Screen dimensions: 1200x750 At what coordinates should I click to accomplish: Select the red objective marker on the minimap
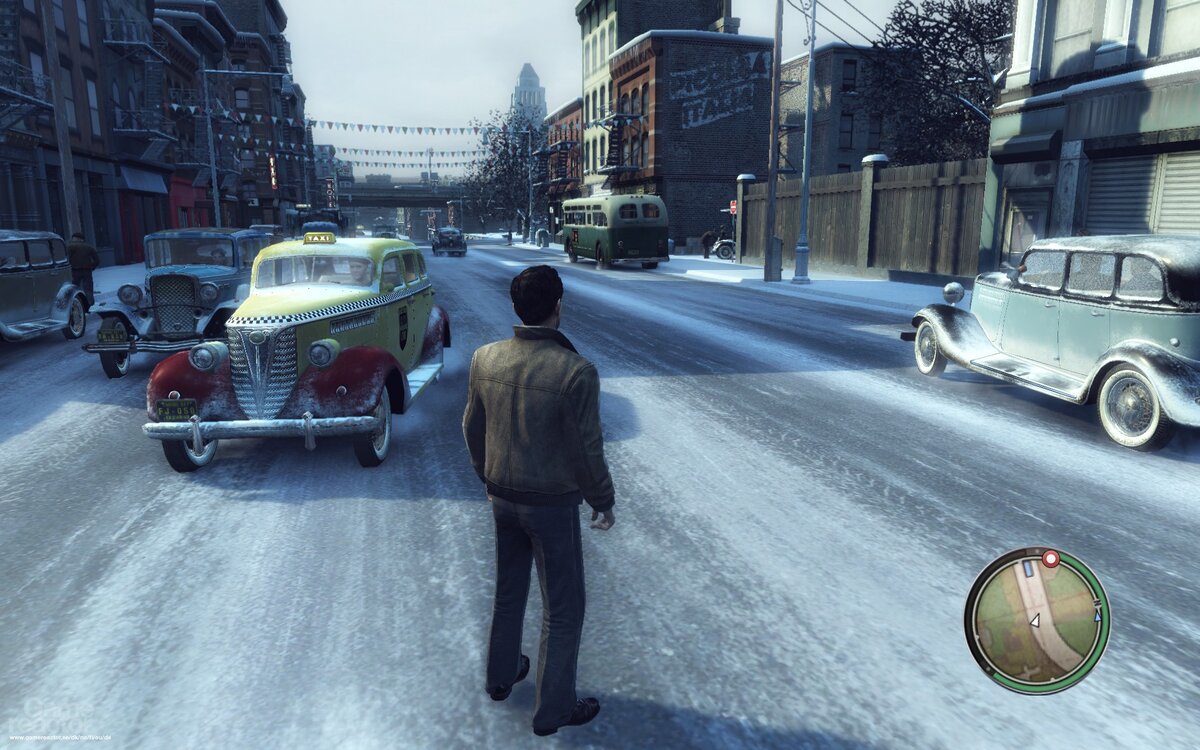1050,559
